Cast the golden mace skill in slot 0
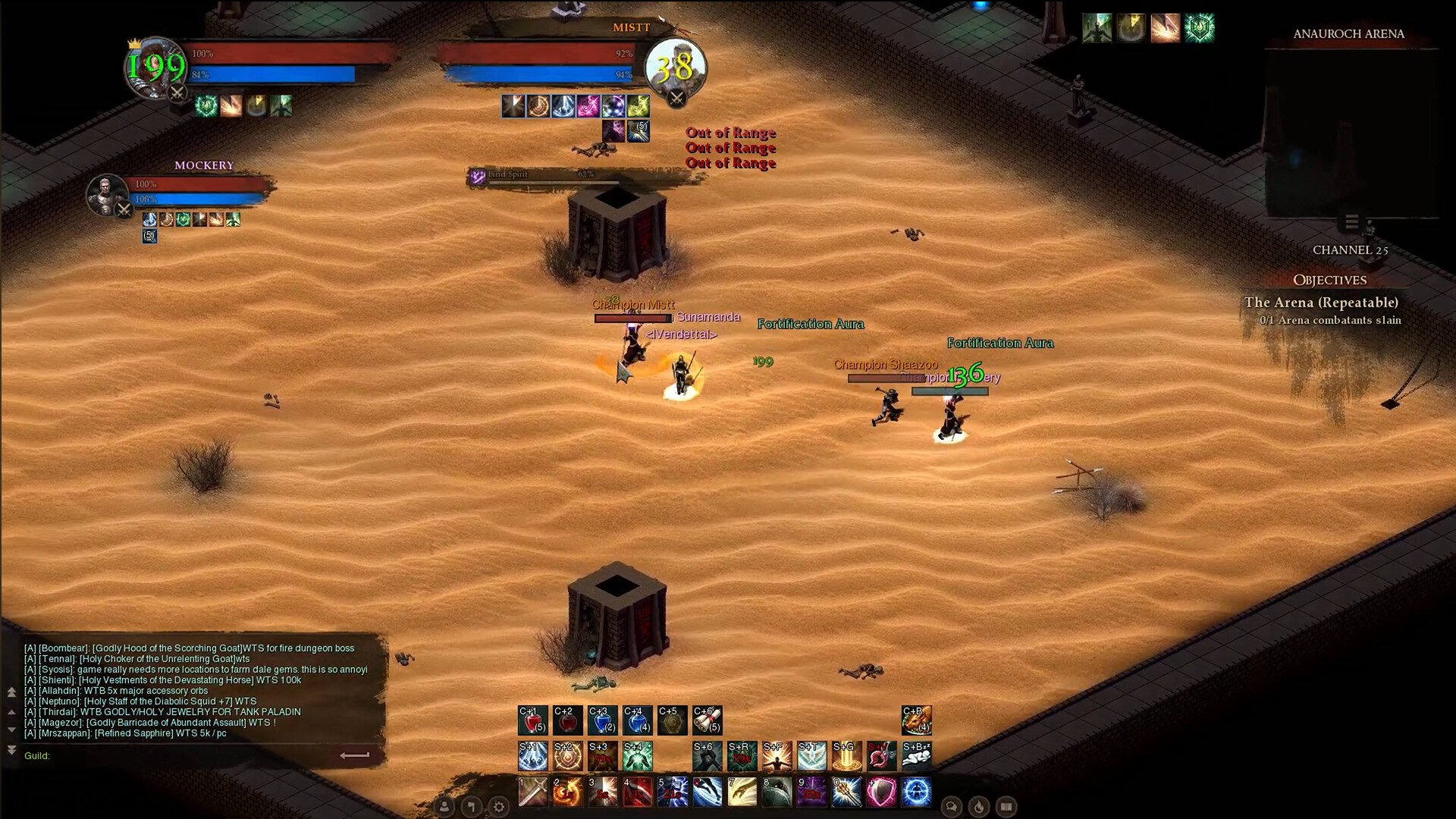 tap(846, 792)
